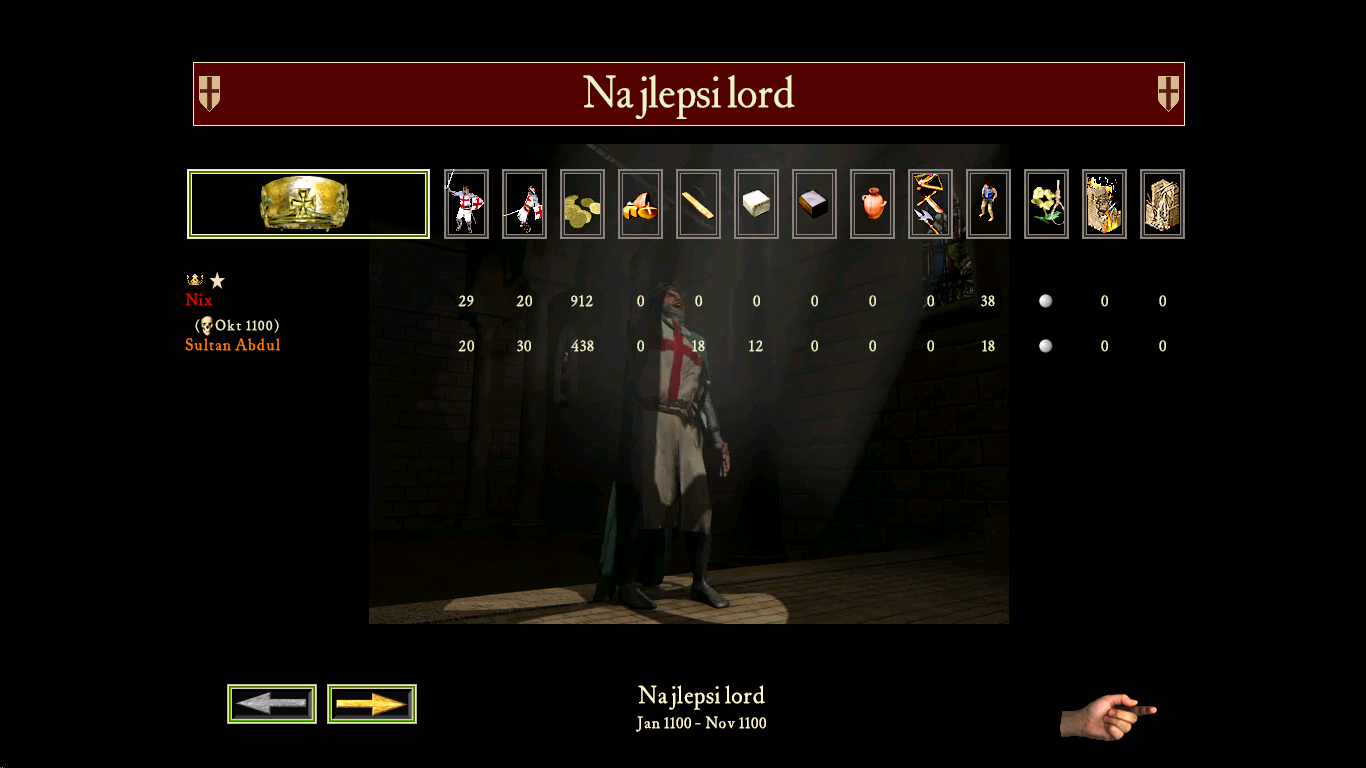Screen dimensions: 1366x768
Task: Select the peasant in blue shirt icon
Action: (x=988, y=204)
